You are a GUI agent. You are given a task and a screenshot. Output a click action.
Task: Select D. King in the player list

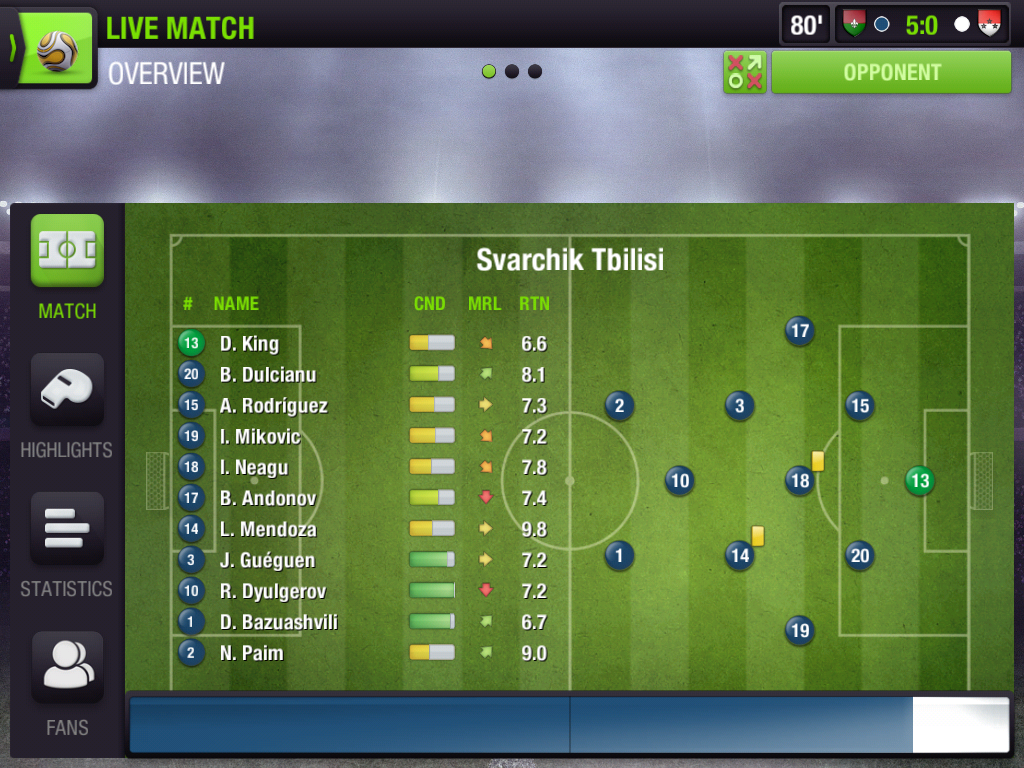[x=249, y=344]
